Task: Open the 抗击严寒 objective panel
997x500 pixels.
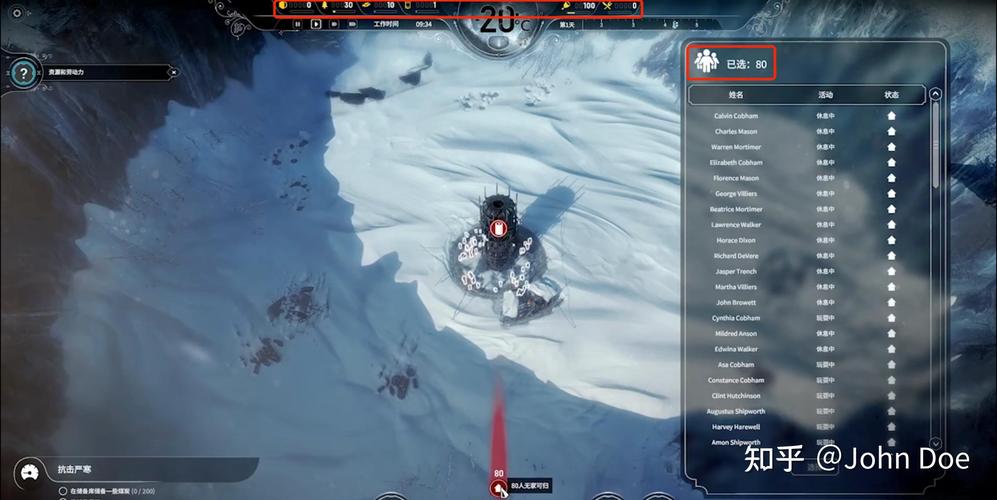Action: point(80,468)
